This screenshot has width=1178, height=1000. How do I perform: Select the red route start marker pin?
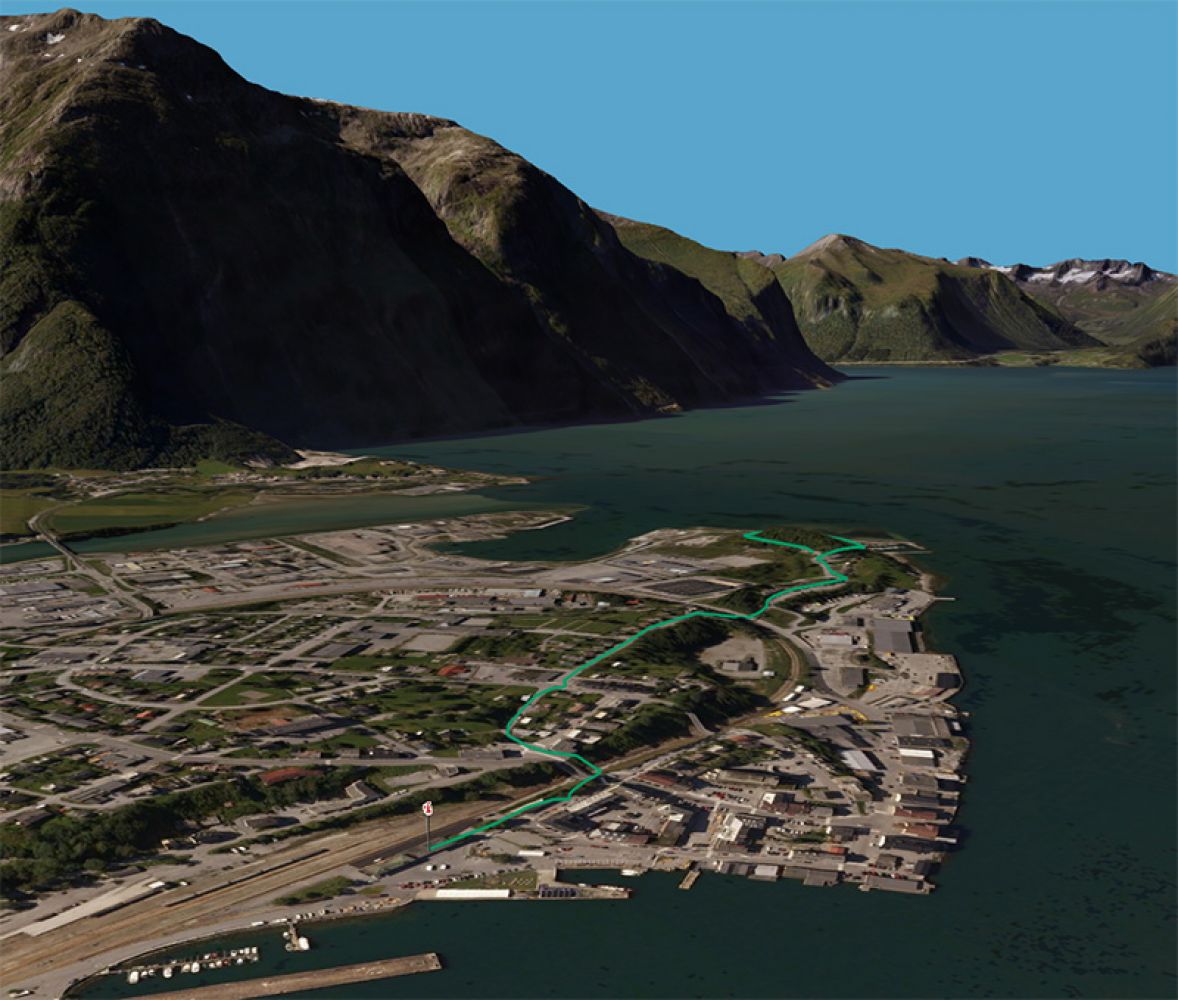tap(428, 809)
